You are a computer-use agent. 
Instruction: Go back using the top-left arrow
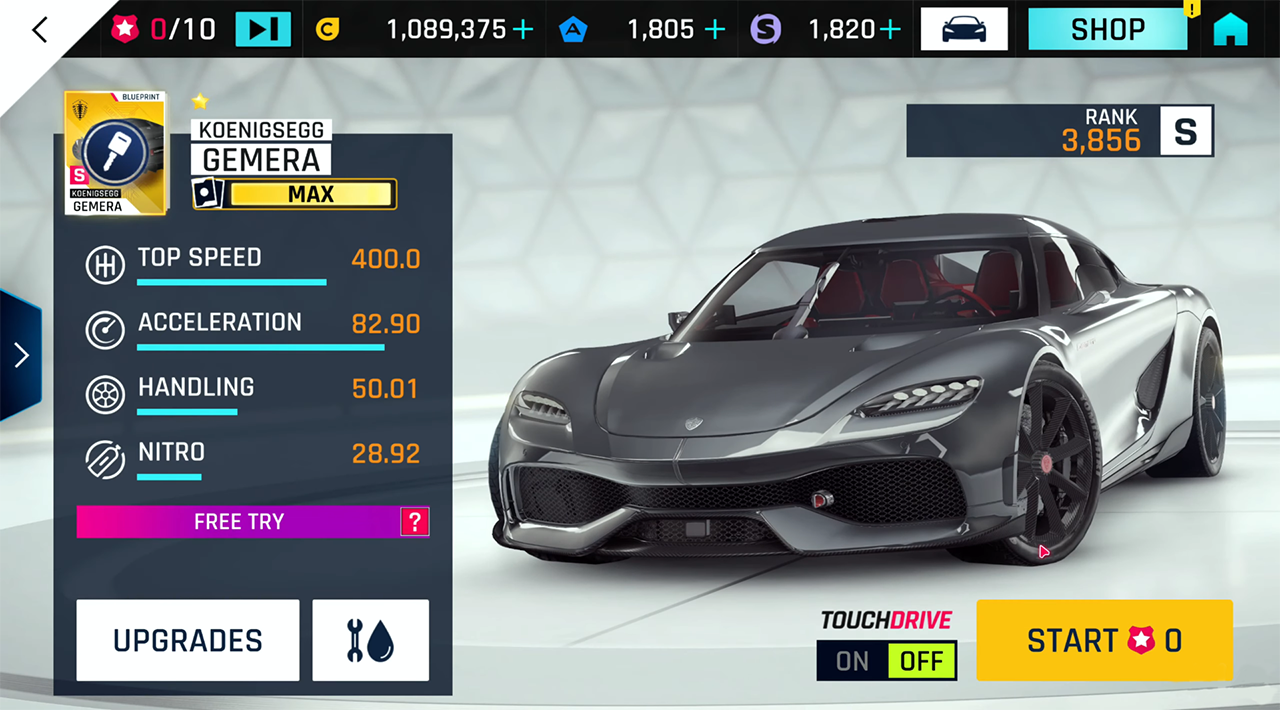pyautogui.click(x=39, y=30)
